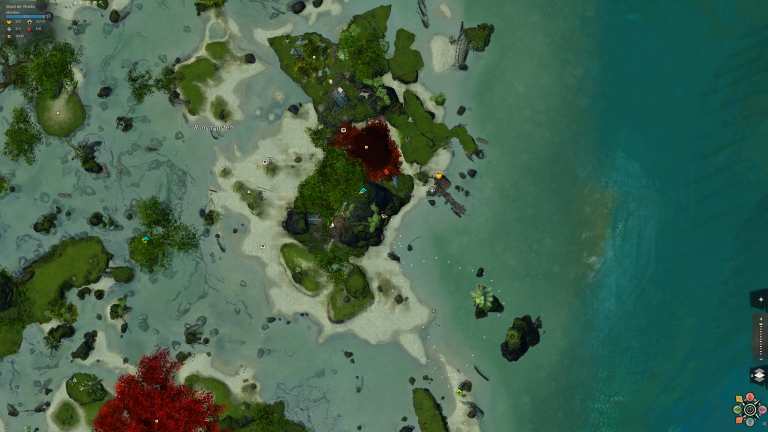
Task: Click the orange heart marker by the dock
Action: 438,176
